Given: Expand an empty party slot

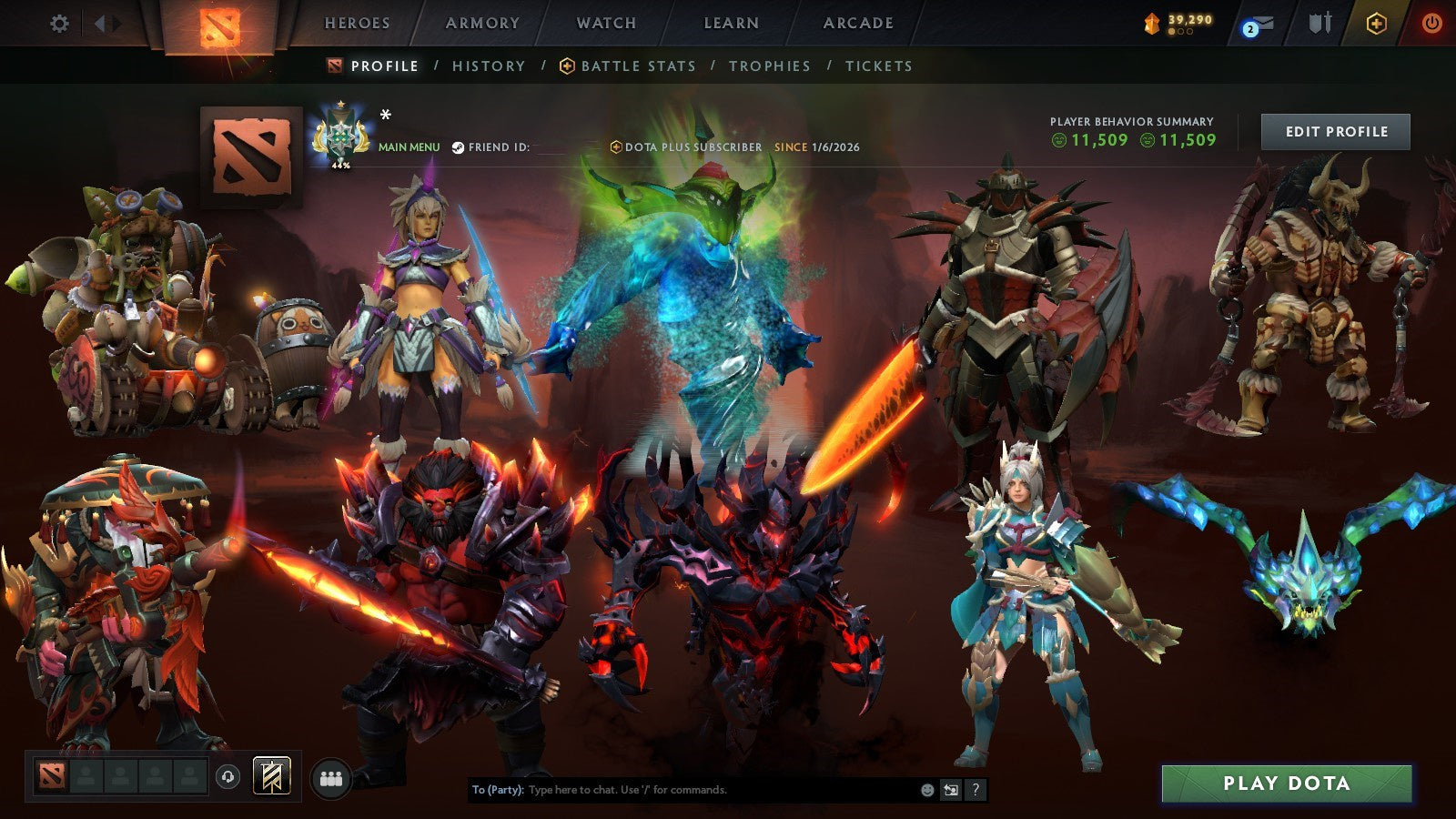Looking at the screenshot, I should point(86,777).
